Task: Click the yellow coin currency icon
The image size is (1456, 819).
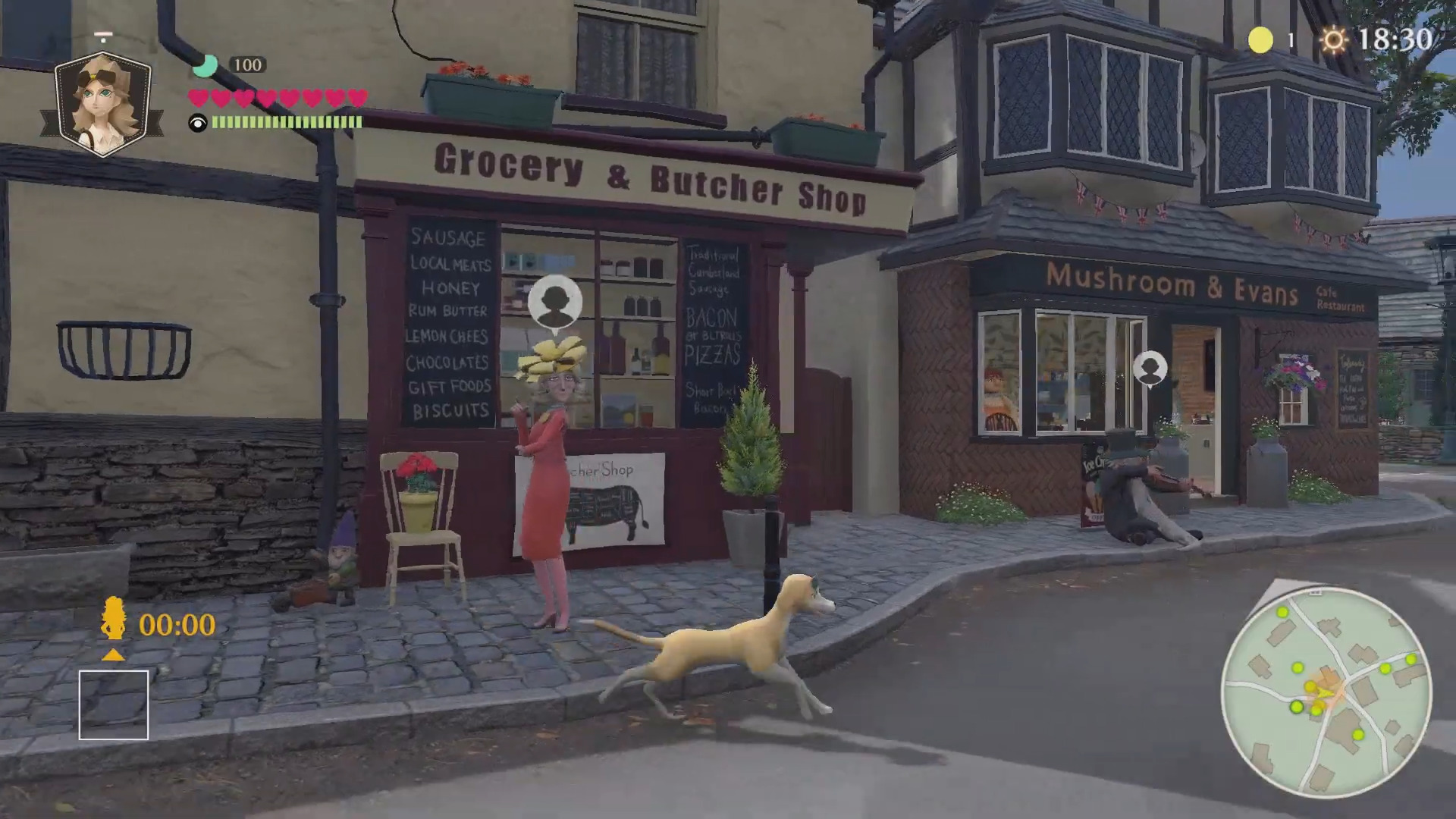Action: point(1260,40)
